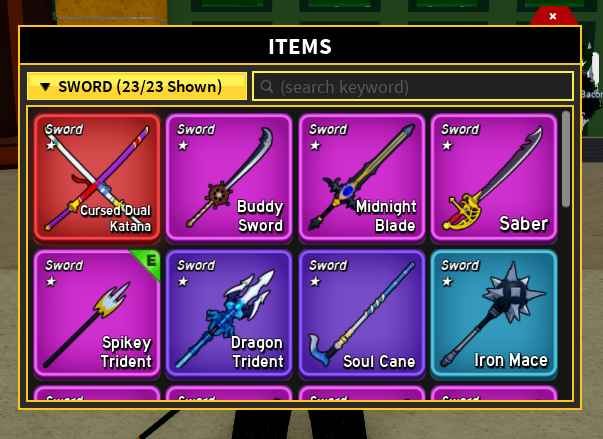Select the equipped Spikey Trident
This screenshot has height=439, width=603.
coord(97,313)
